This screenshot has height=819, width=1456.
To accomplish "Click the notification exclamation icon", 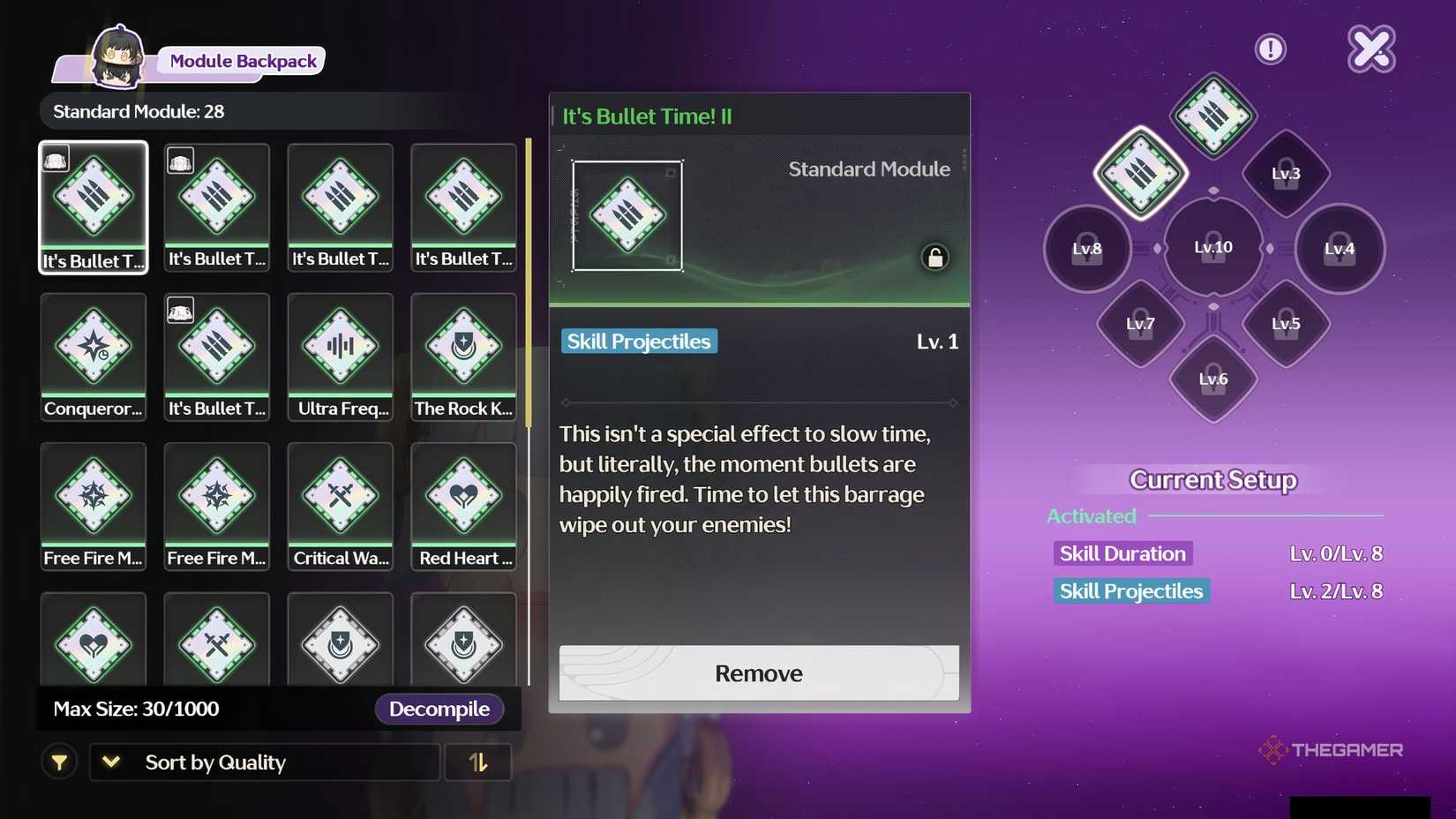I will [1271, 49].
